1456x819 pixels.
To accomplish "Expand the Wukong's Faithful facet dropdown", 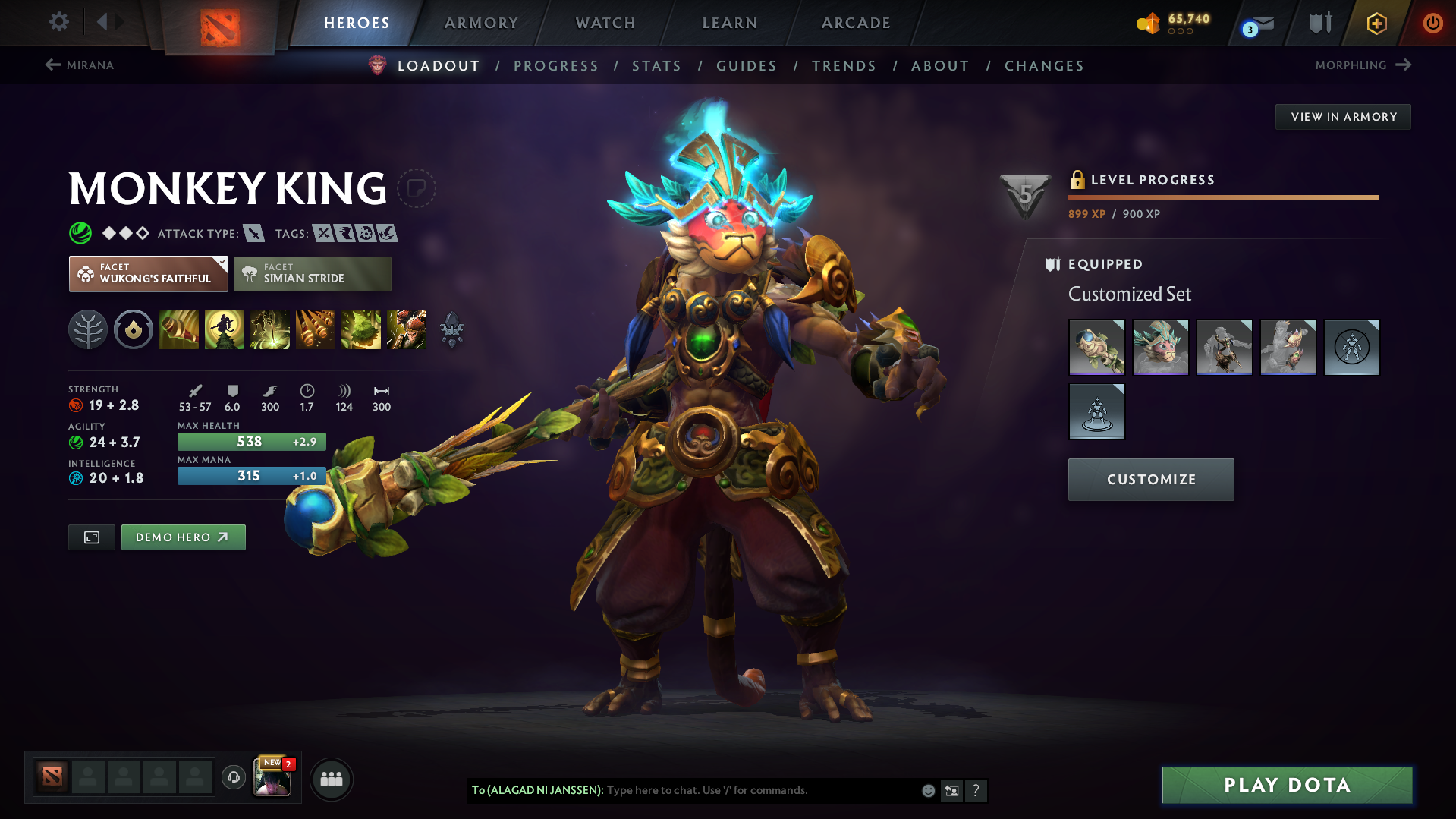I will 148,273.
